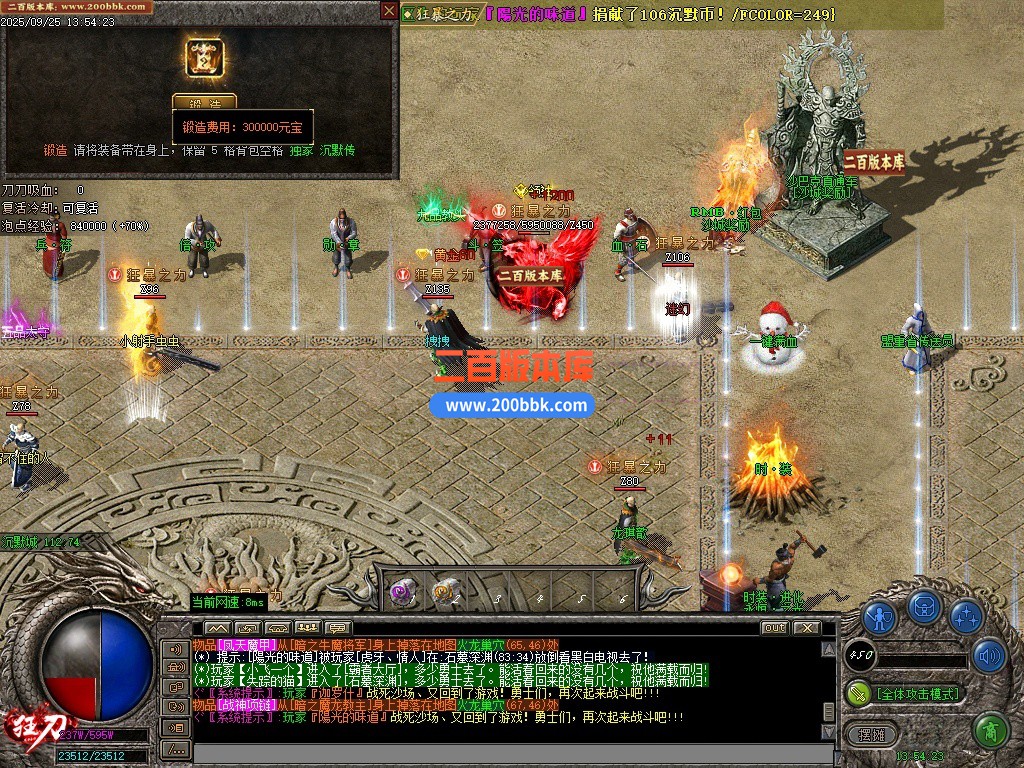Click the green 商 shop button
This screenshot has width=1024, height=768.
(x=989, y=730)
